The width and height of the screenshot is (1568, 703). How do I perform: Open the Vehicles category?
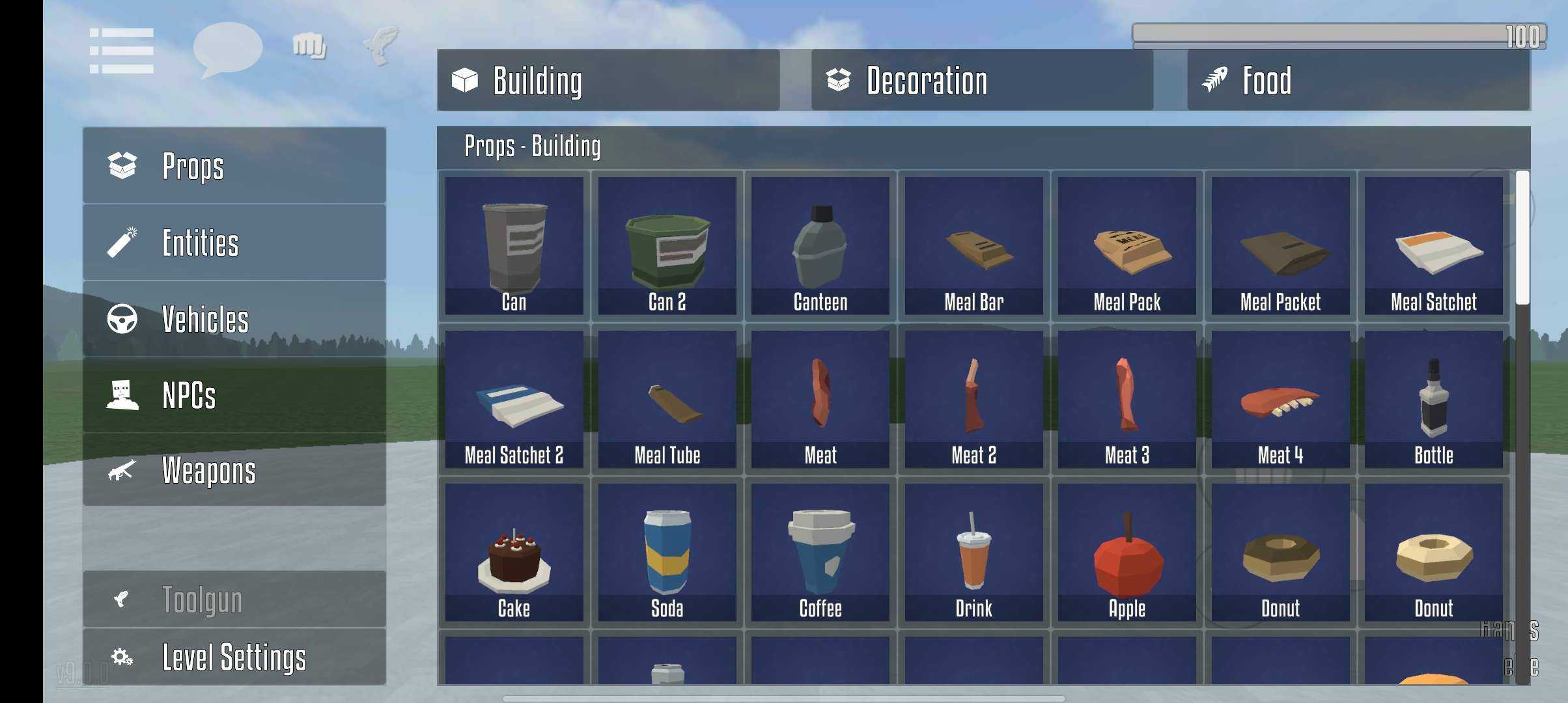pos(234,319)
